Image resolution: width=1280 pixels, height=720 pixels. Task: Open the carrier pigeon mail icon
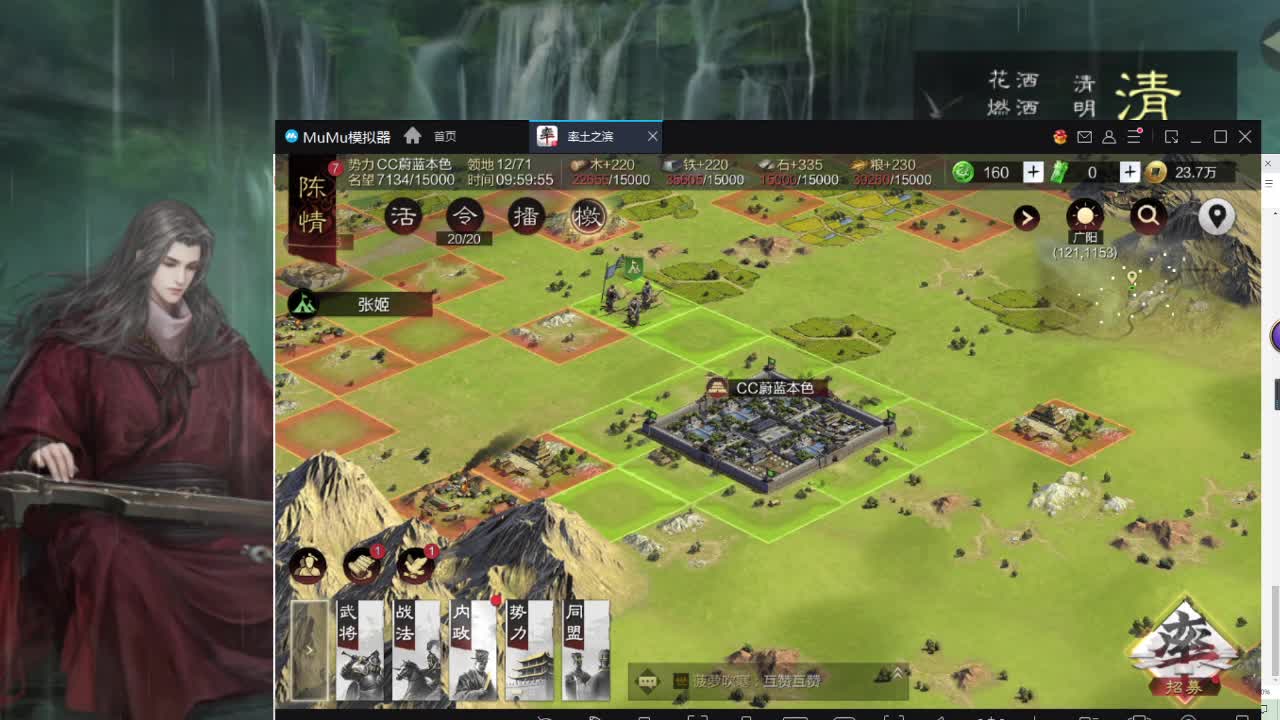click(417, 565)
